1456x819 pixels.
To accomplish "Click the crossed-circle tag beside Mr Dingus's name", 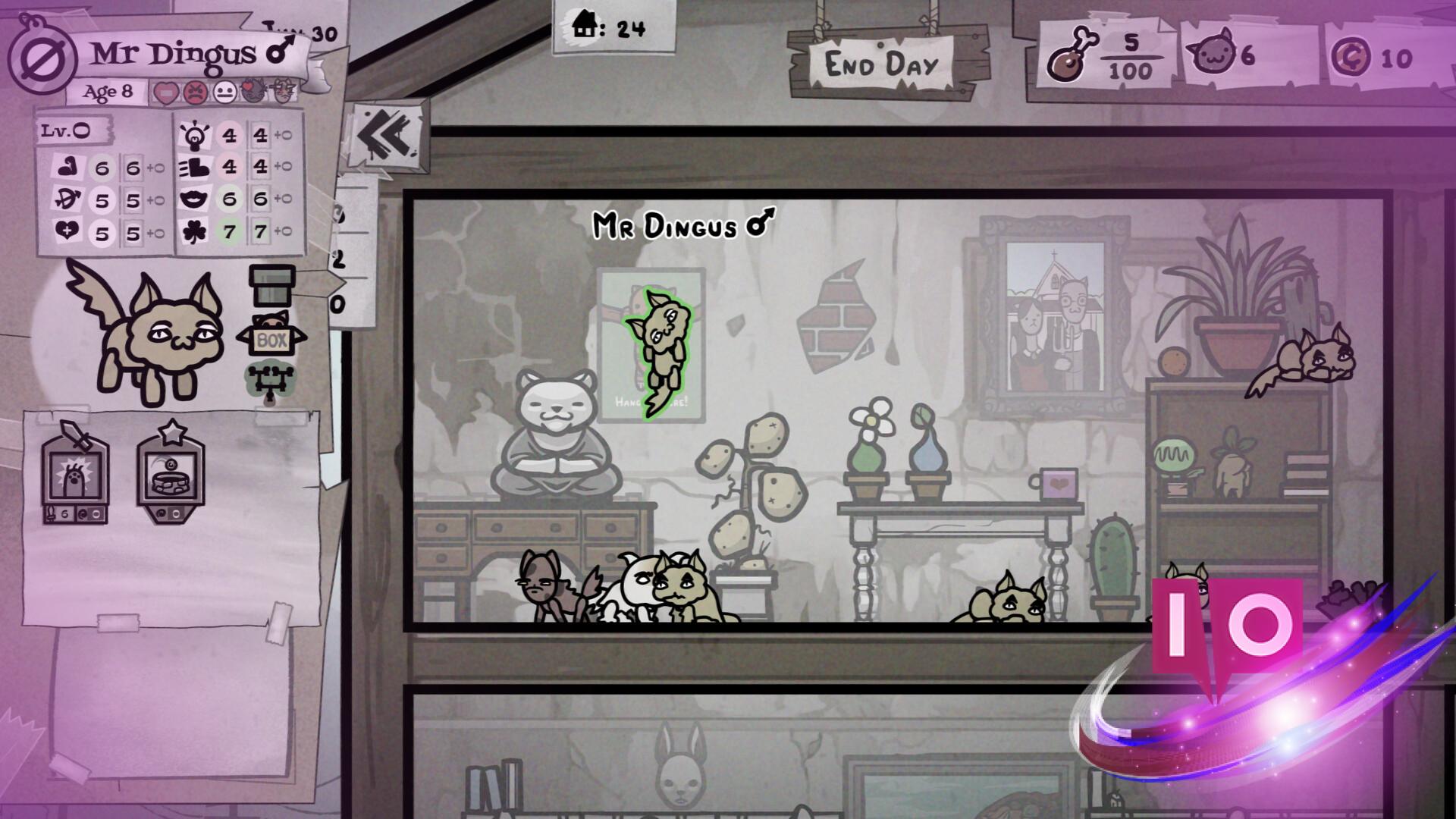I will click(x=42, y=59).
